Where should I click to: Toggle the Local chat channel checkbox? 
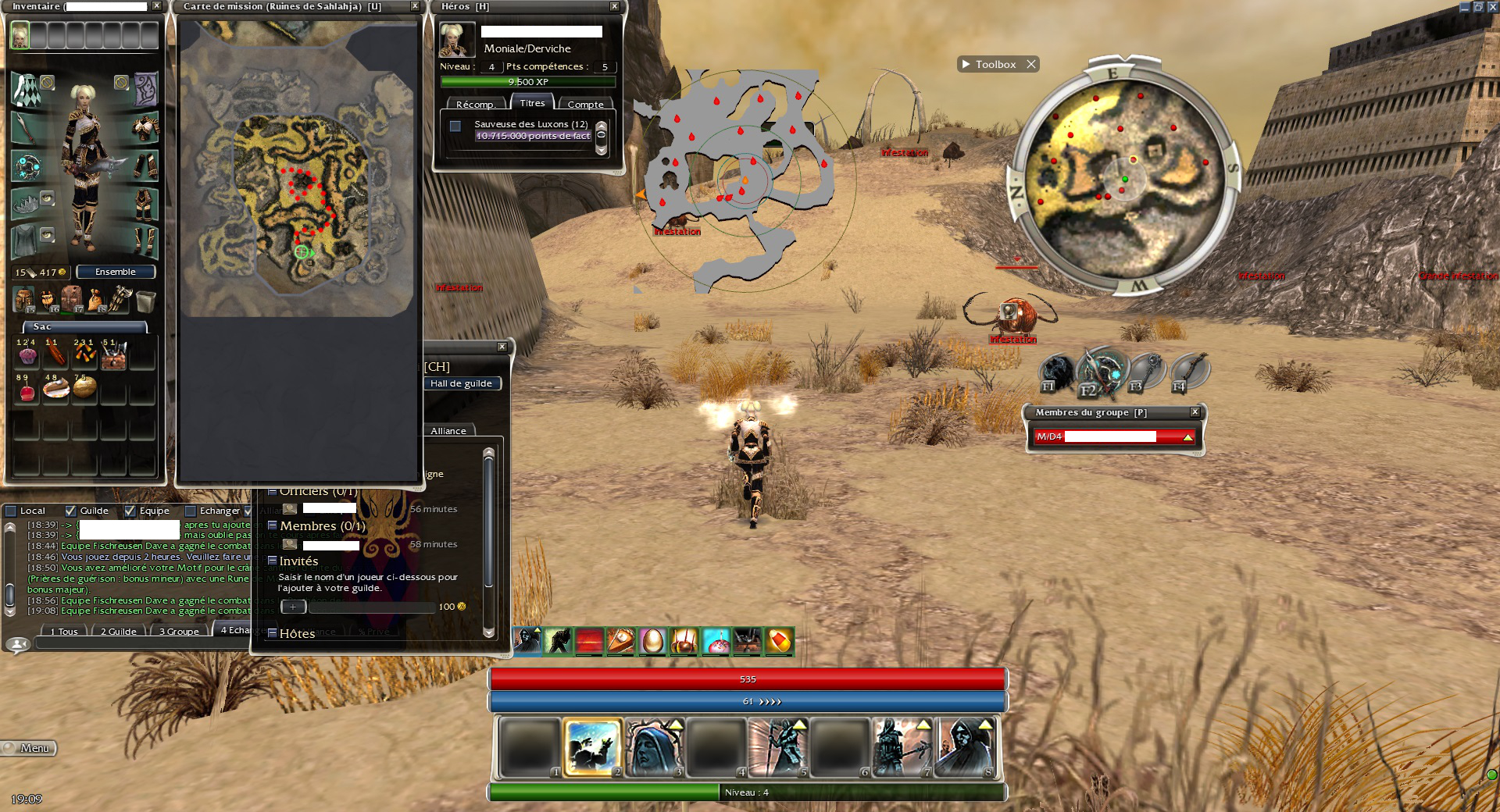(11, 511)
